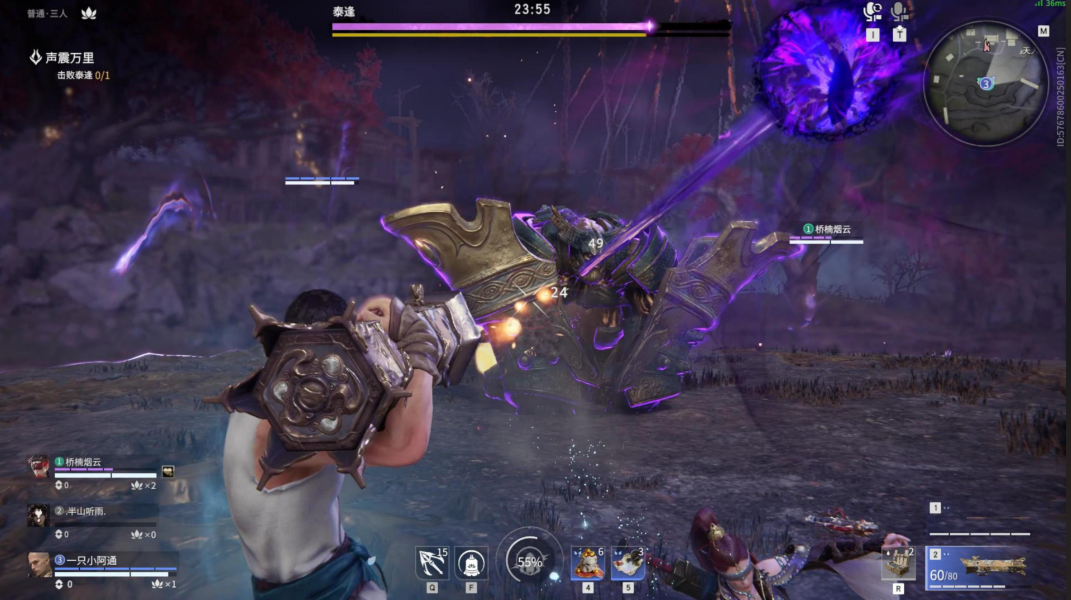Image resolution: width=1071 pixels, height=600 pixels.
Task: Activate the grappling hook skill icon
Action: 432,563
